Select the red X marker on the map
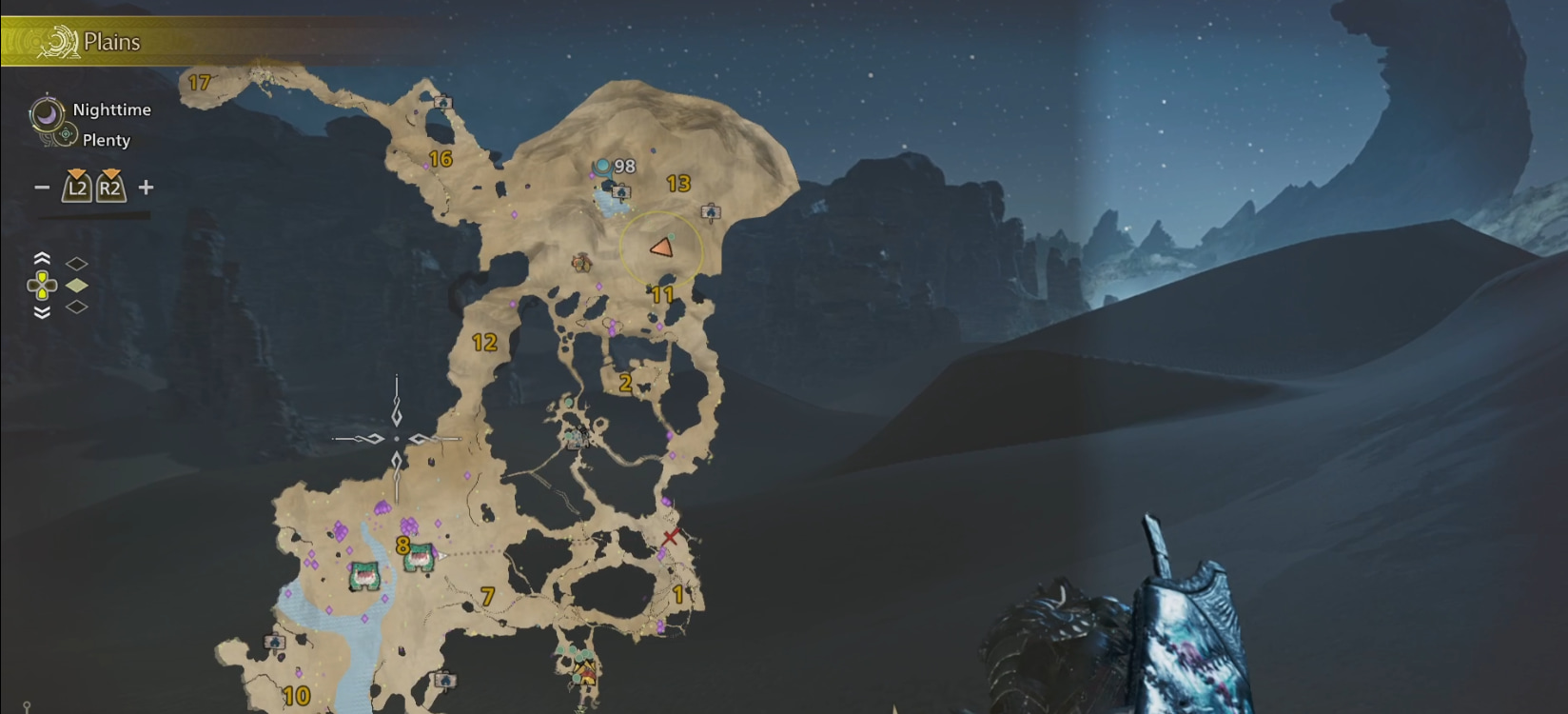The image size is (1568, 714). coord(671,537)
